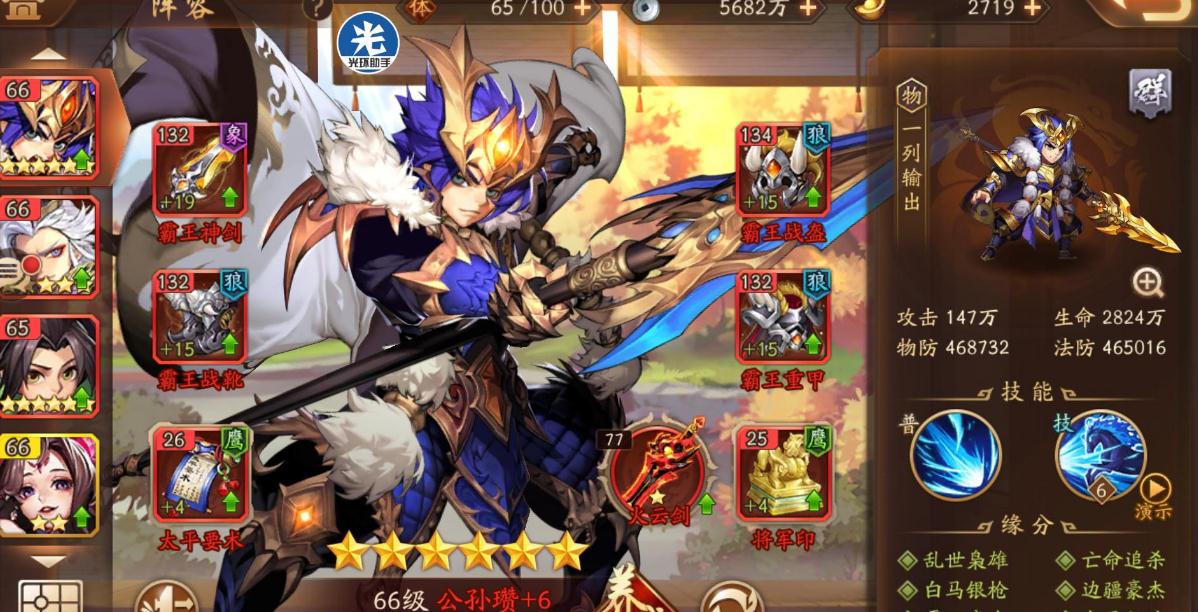Choose the dark-haired level 65 hero portrait
The width and height of the screenshot is (1198, 612).
tap(50, 365)
